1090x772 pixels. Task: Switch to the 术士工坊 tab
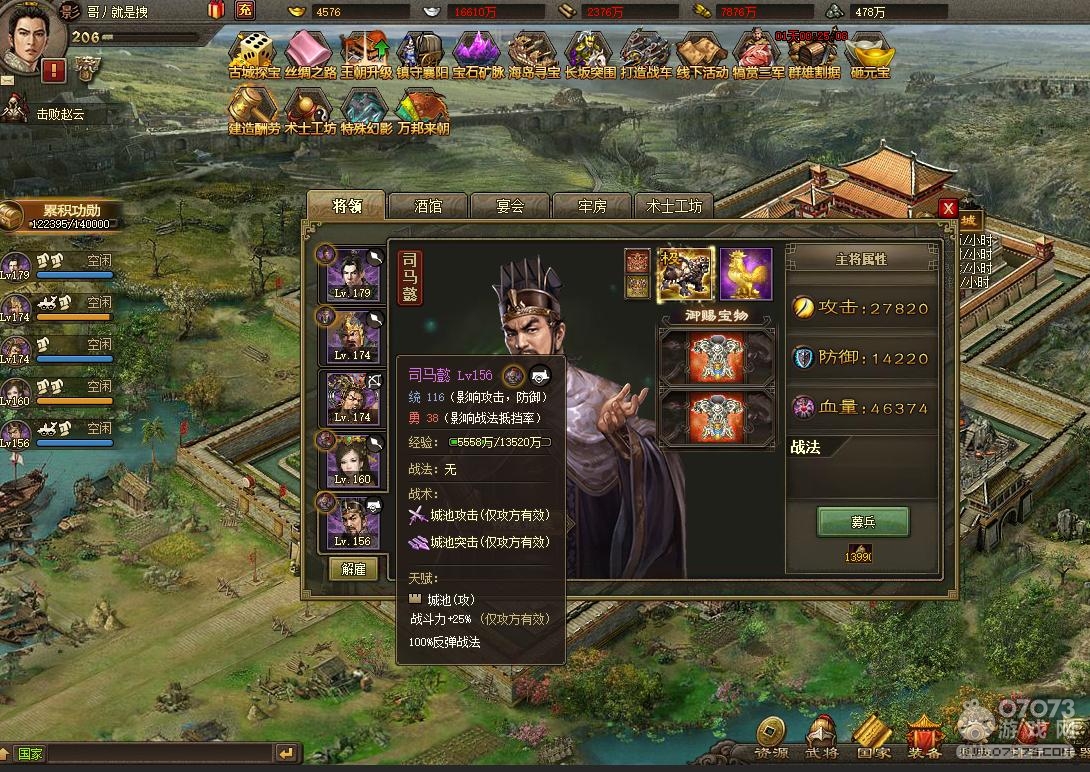[674, 206]
